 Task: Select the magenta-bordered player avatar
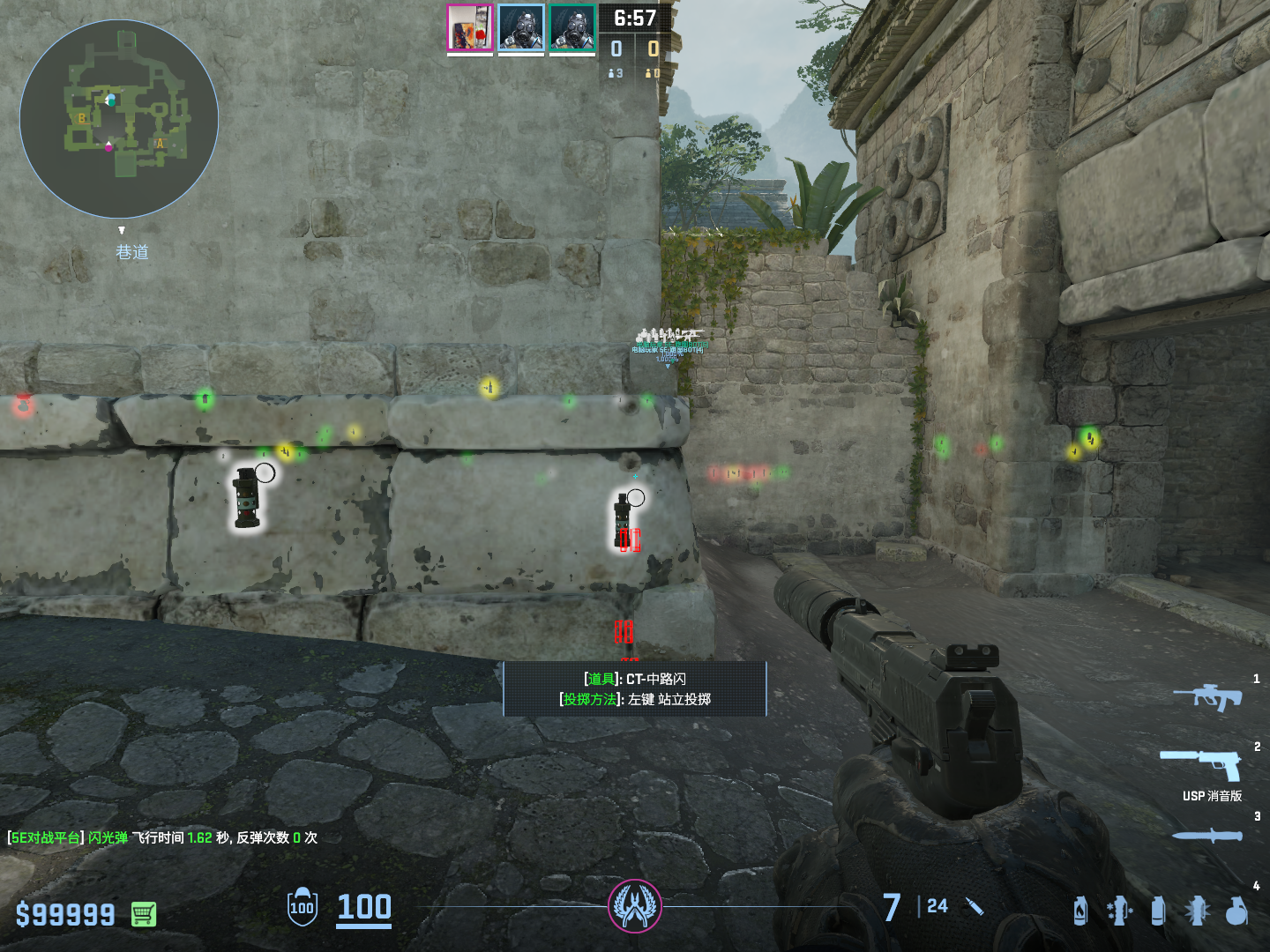pos(469,28)
